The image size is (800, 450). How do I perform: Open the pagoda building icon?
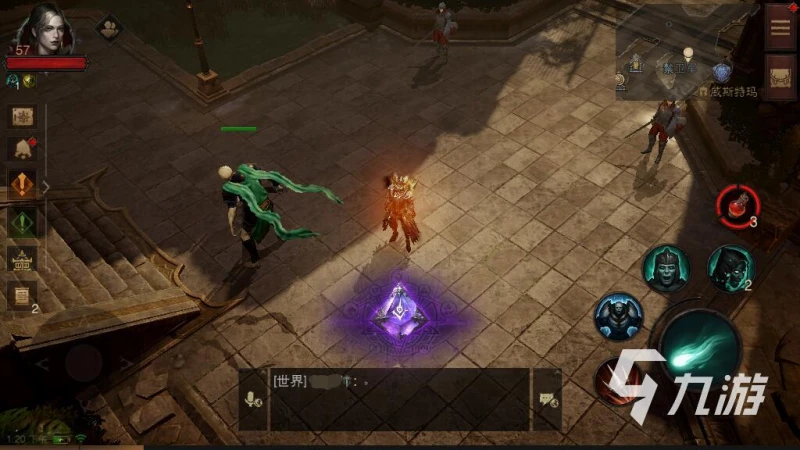coord(22,258)
